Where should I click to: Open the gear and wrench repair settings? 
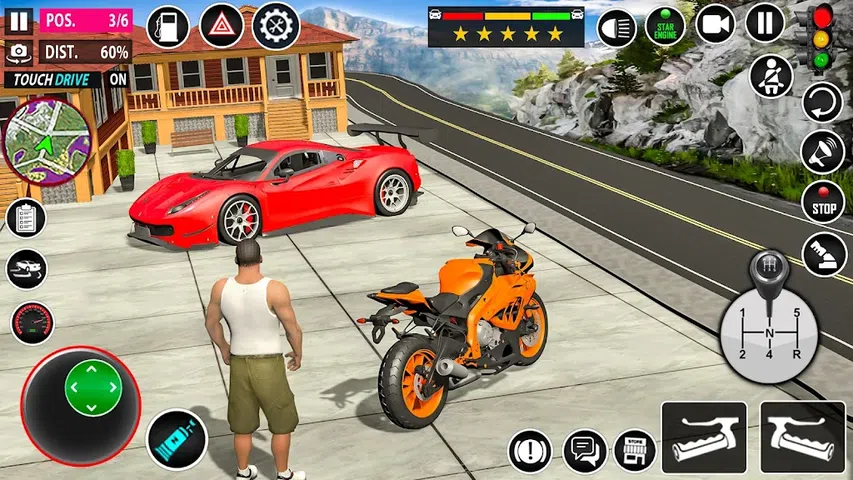click(276, 26)
